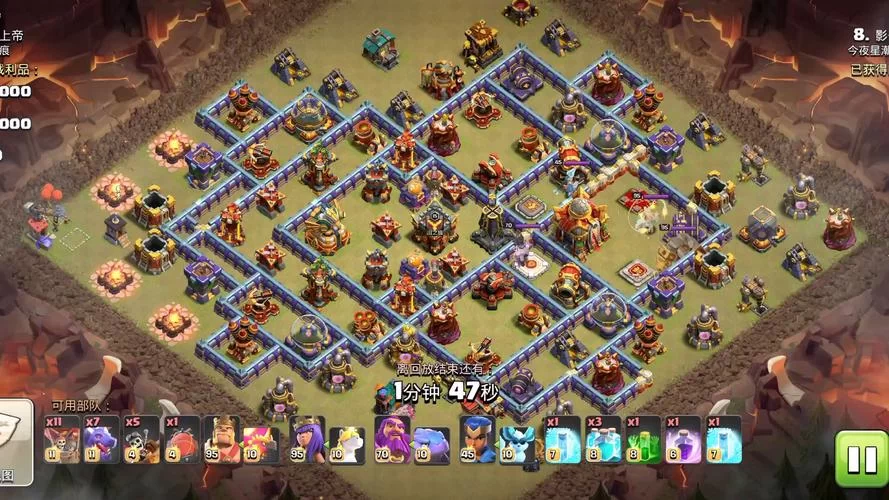Choose the Dragon troop slot
The image size is (889, 500).
tap(101, 440)
